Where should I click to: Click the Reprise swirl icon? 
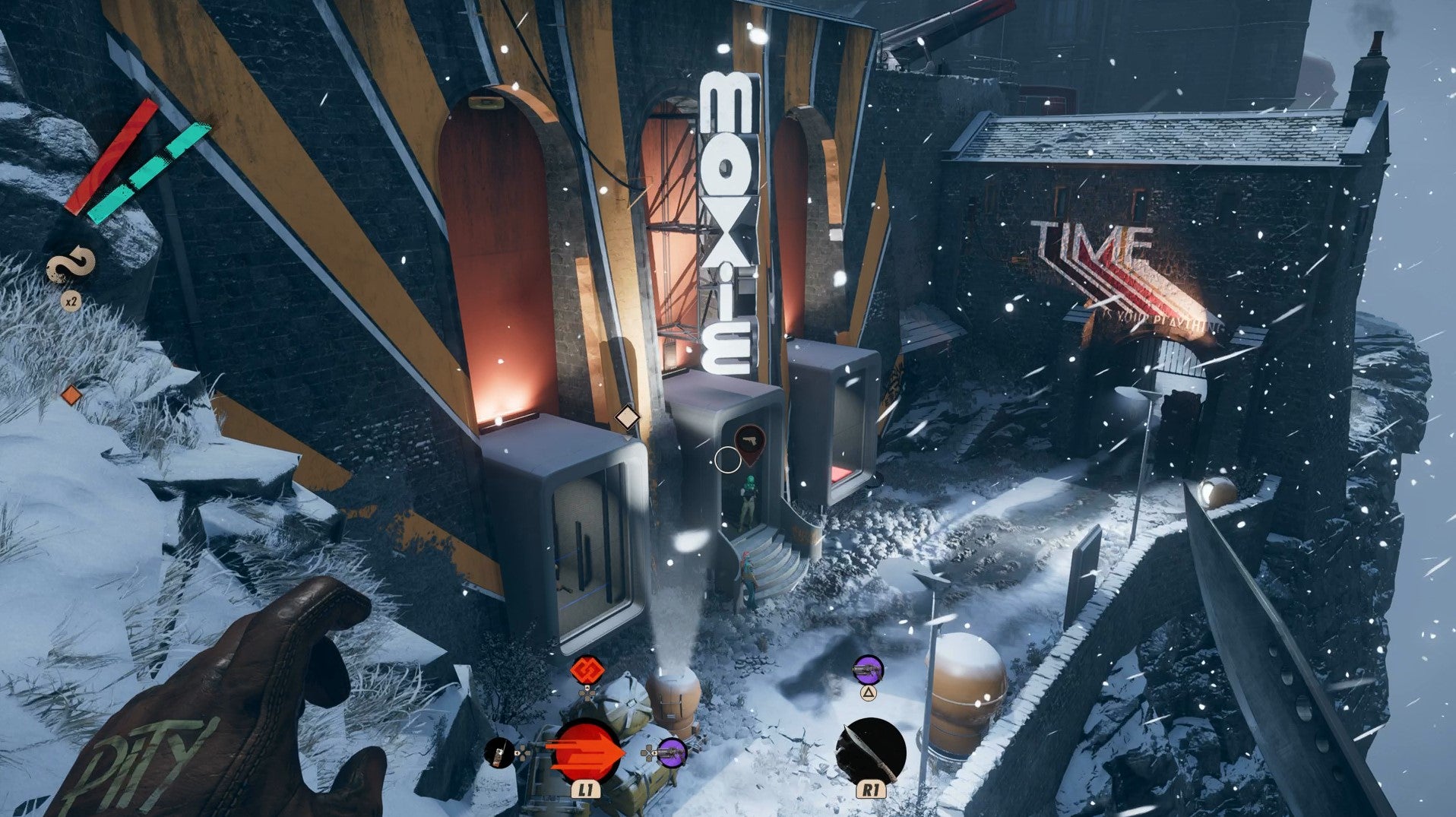pos(71,268)
